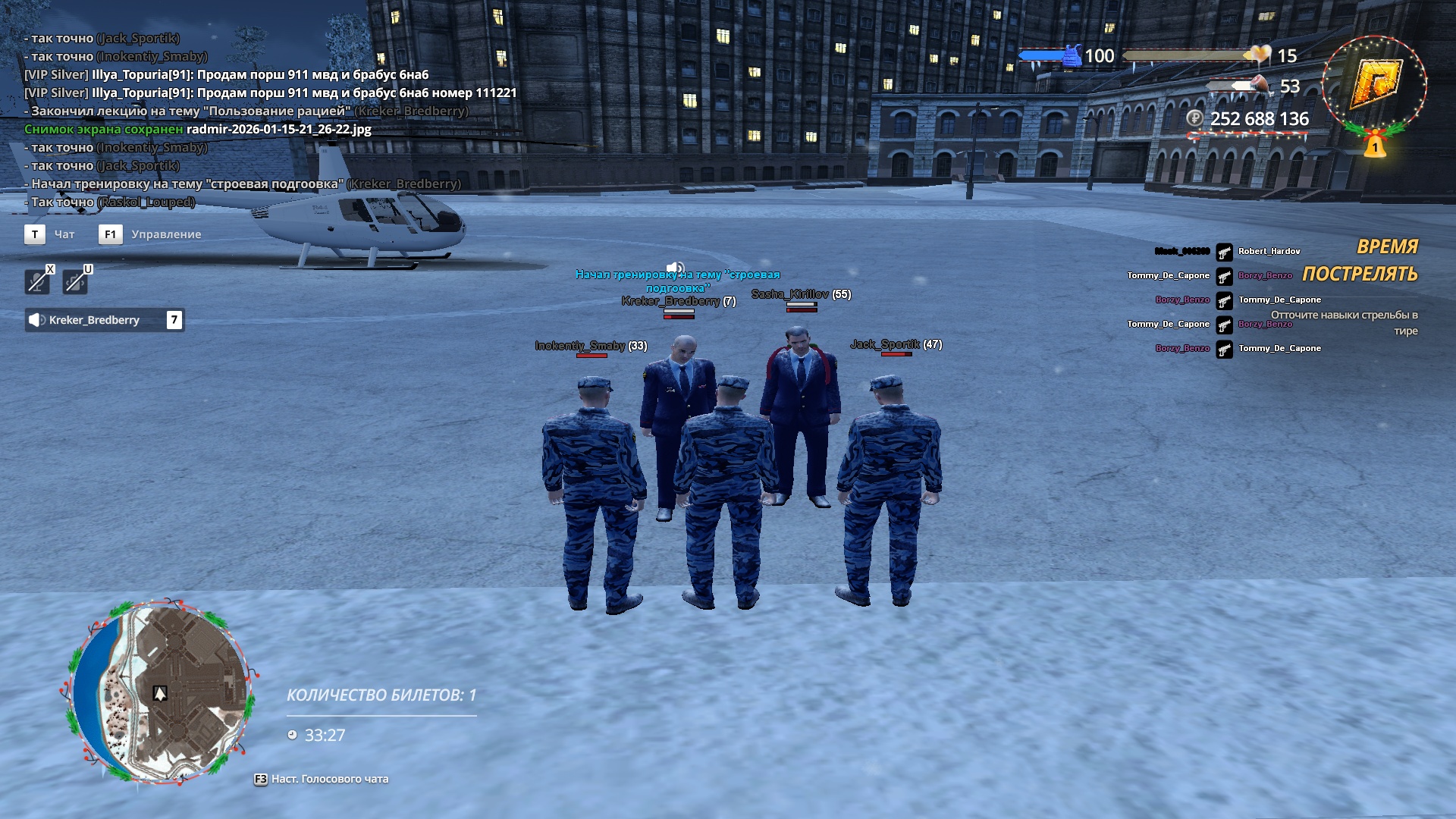
Task: Click the golden bell notification badge
Action: coord(1375,145)
